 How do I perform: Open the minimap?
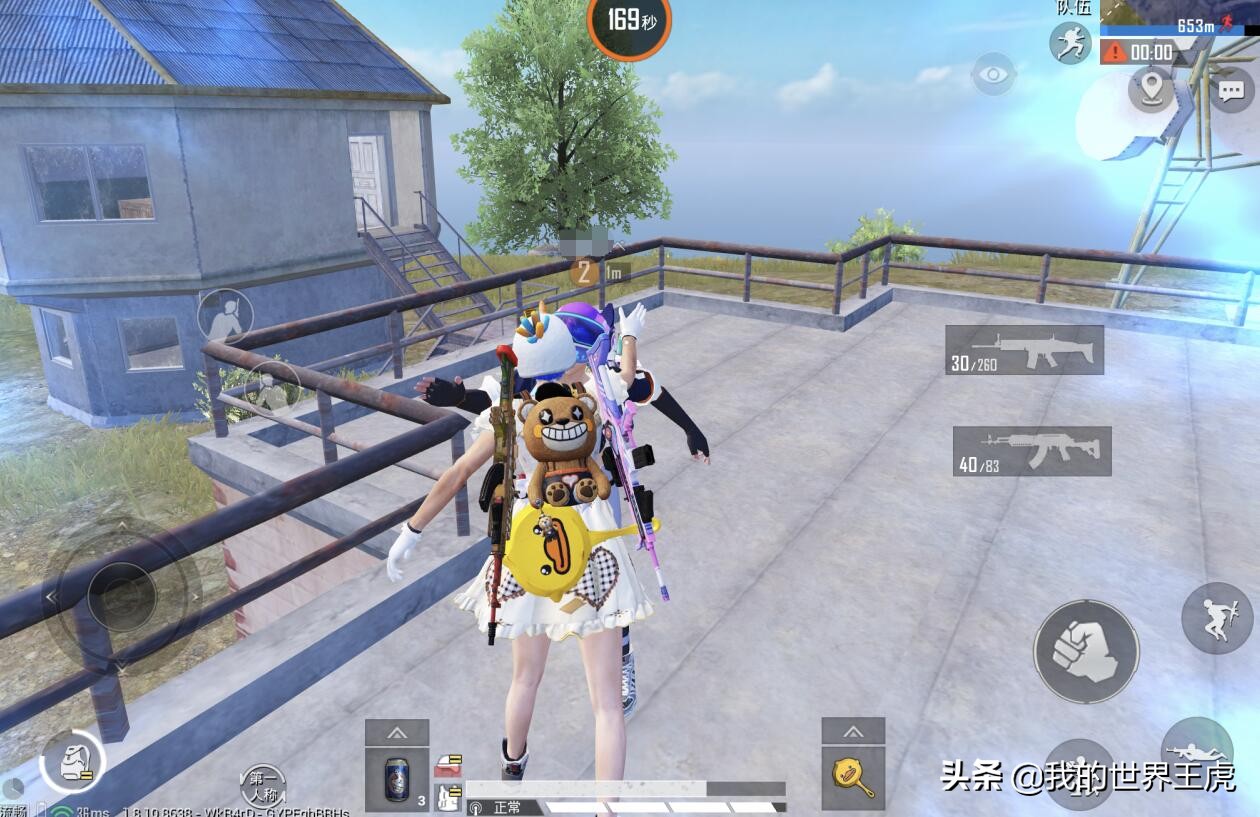[x=1180, y=17]
